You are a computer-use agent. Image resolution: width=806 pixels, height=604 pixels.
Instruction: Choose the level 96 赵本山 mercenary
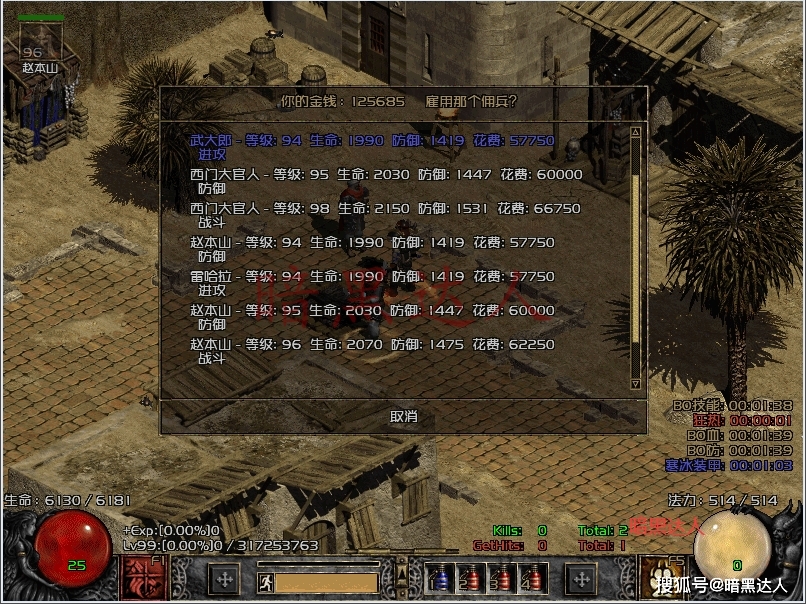pos(372,344)
